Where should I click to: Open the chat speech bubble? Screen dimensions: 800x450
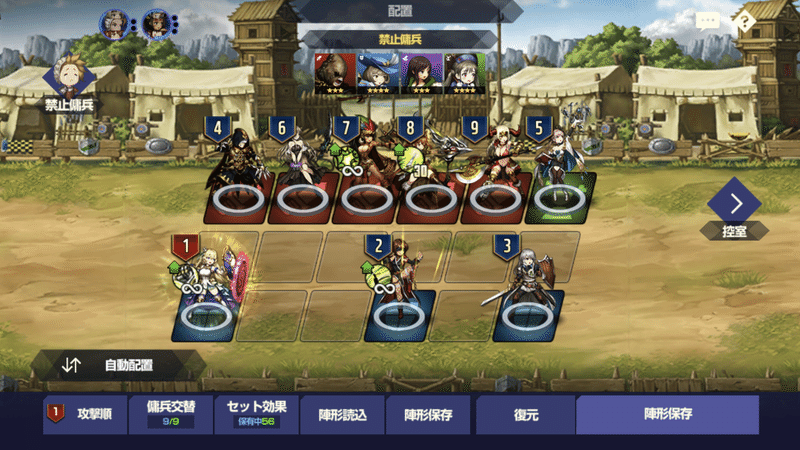708,21
